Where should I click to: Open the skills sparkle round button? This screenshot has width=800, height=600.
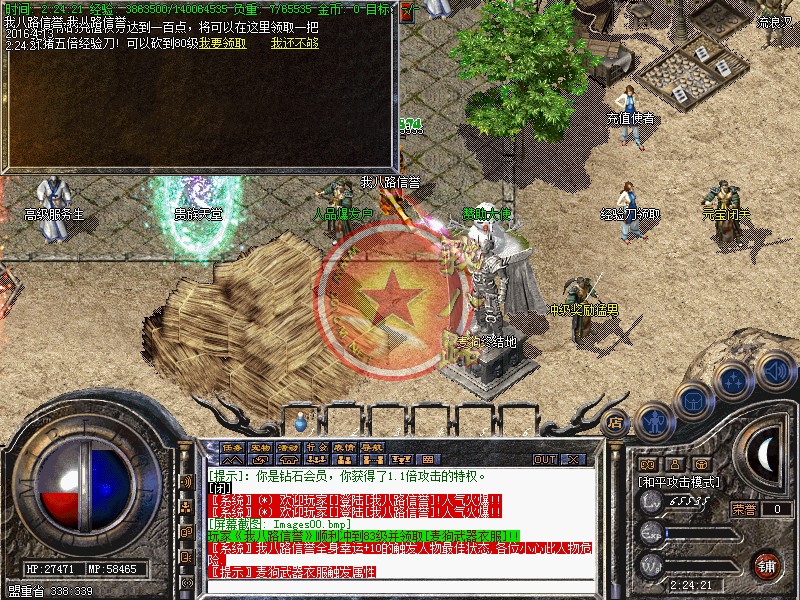732,381
